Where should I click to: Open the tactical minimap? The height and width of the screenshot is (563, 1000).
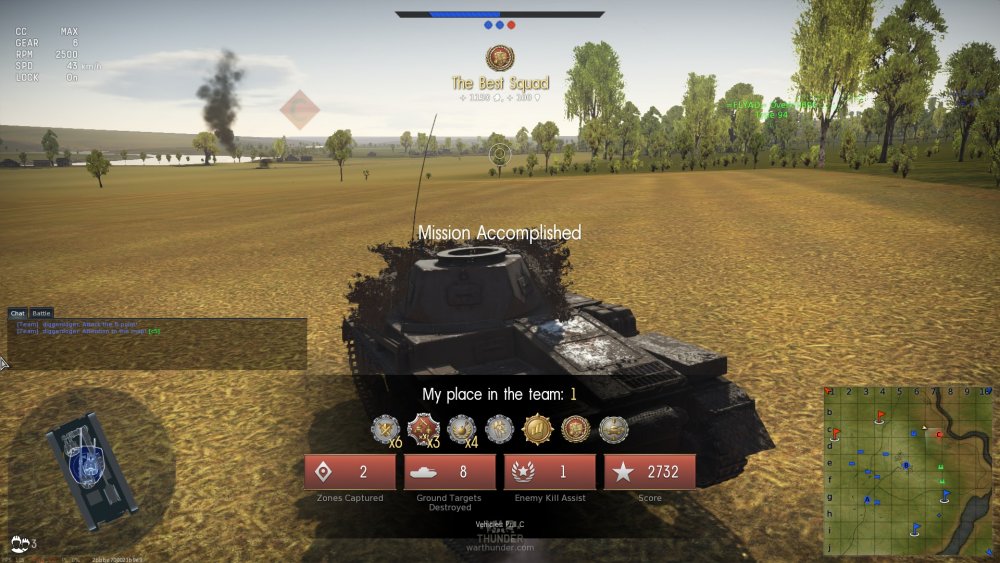(x=911, y=470)
